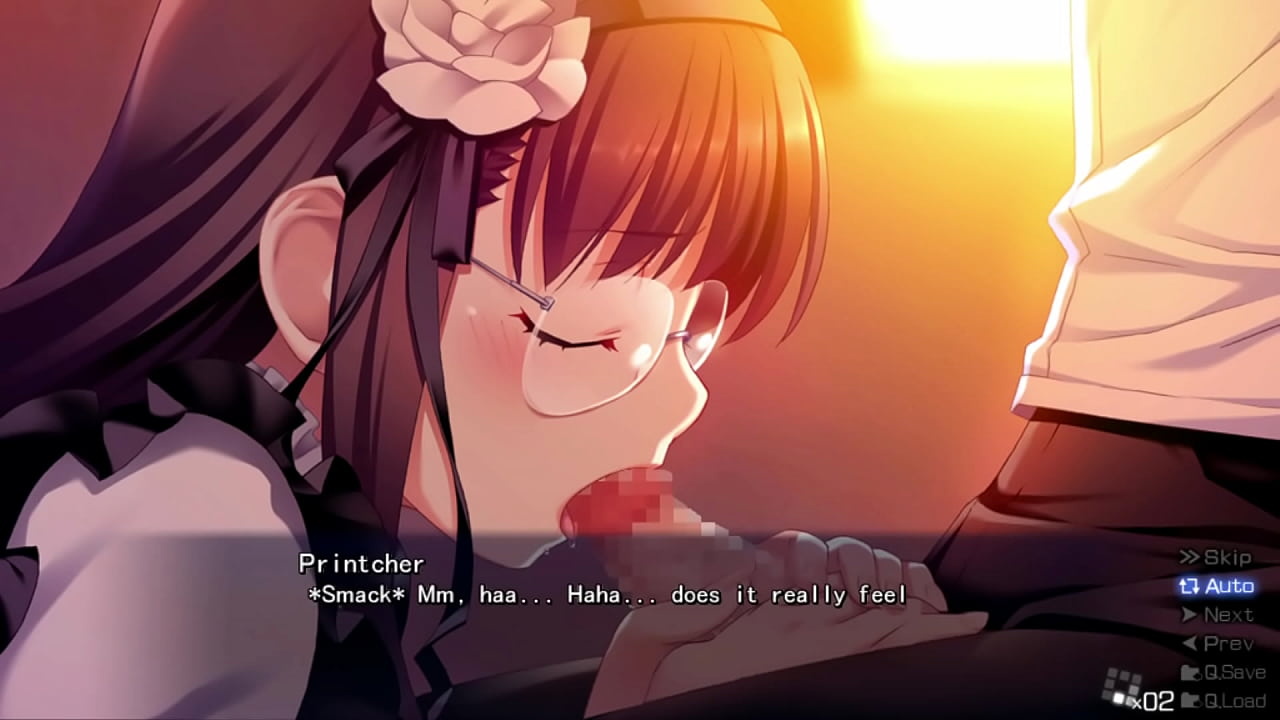
Task: Disable the currently active Auto mode
Action: click(x=1225, y=586)
